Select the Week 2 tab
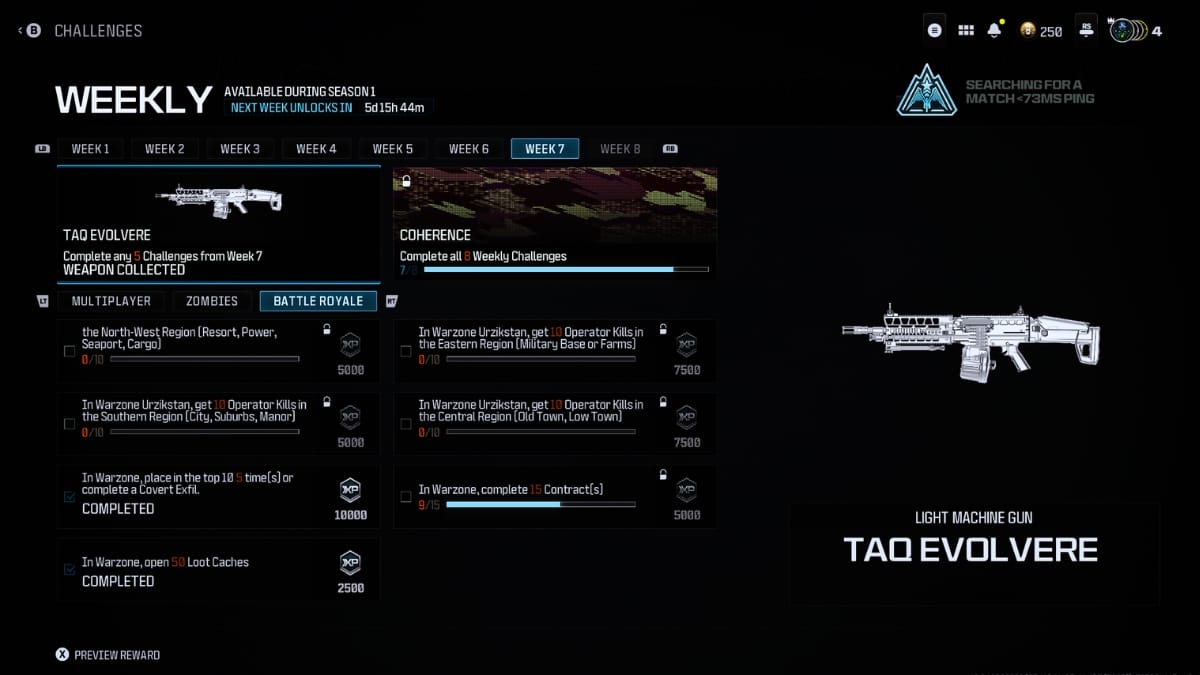Viewport: 1200px width, 675px height. tap(165, 149)
